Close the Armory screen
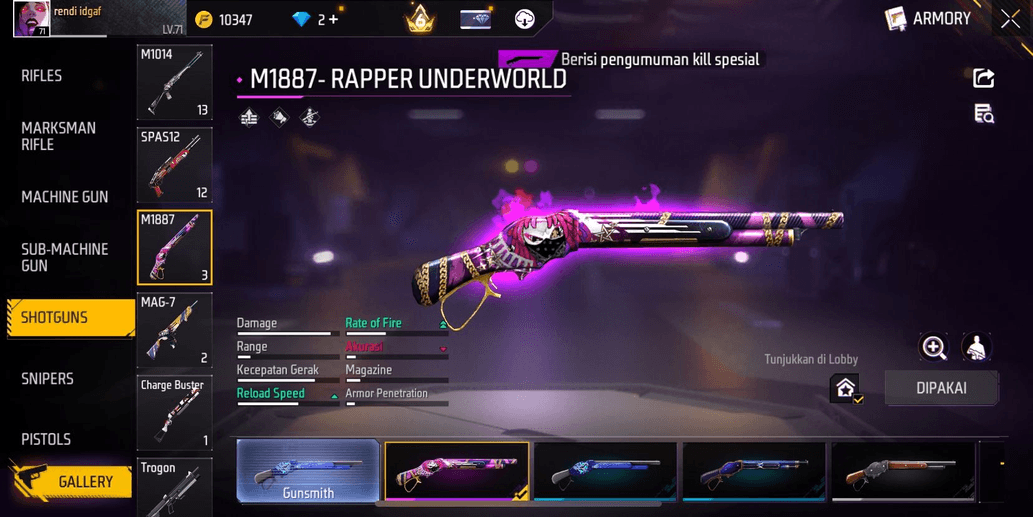This screenshot has height=517, width=1033. click(1010, 19)
